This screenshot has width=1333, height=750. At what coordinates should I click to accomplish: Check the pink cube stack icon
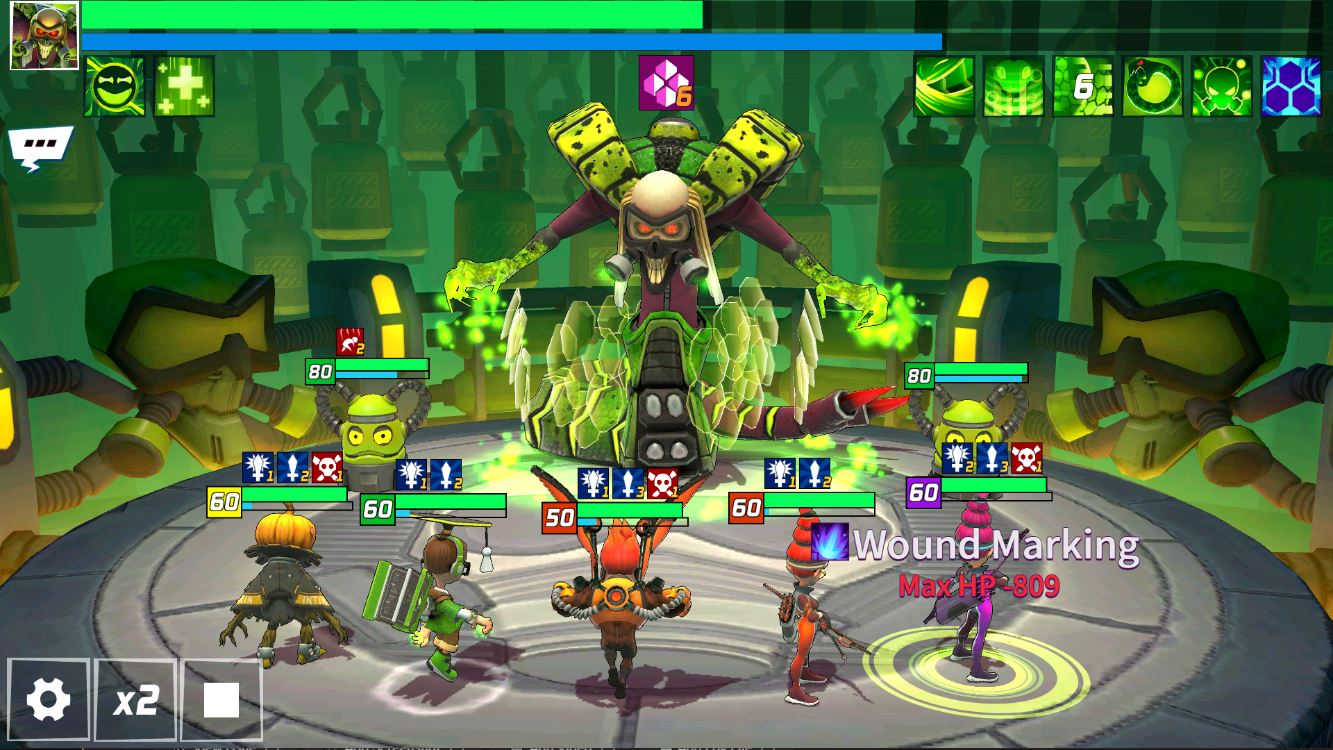(665, 84)
